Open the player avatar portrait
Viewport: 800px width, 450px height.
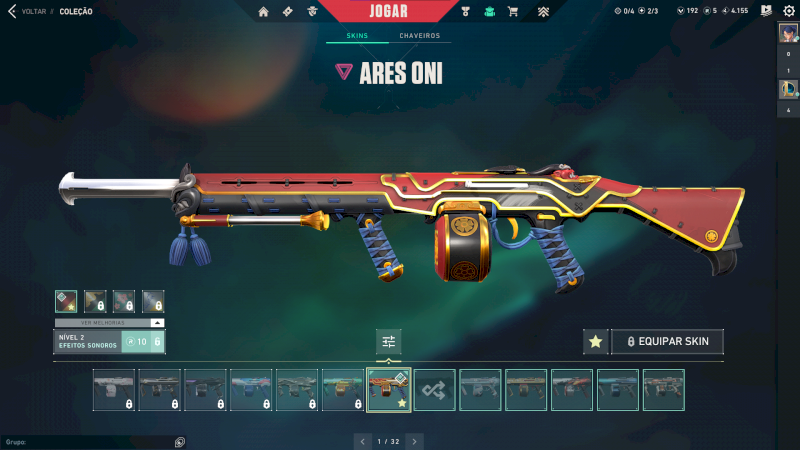788,33
